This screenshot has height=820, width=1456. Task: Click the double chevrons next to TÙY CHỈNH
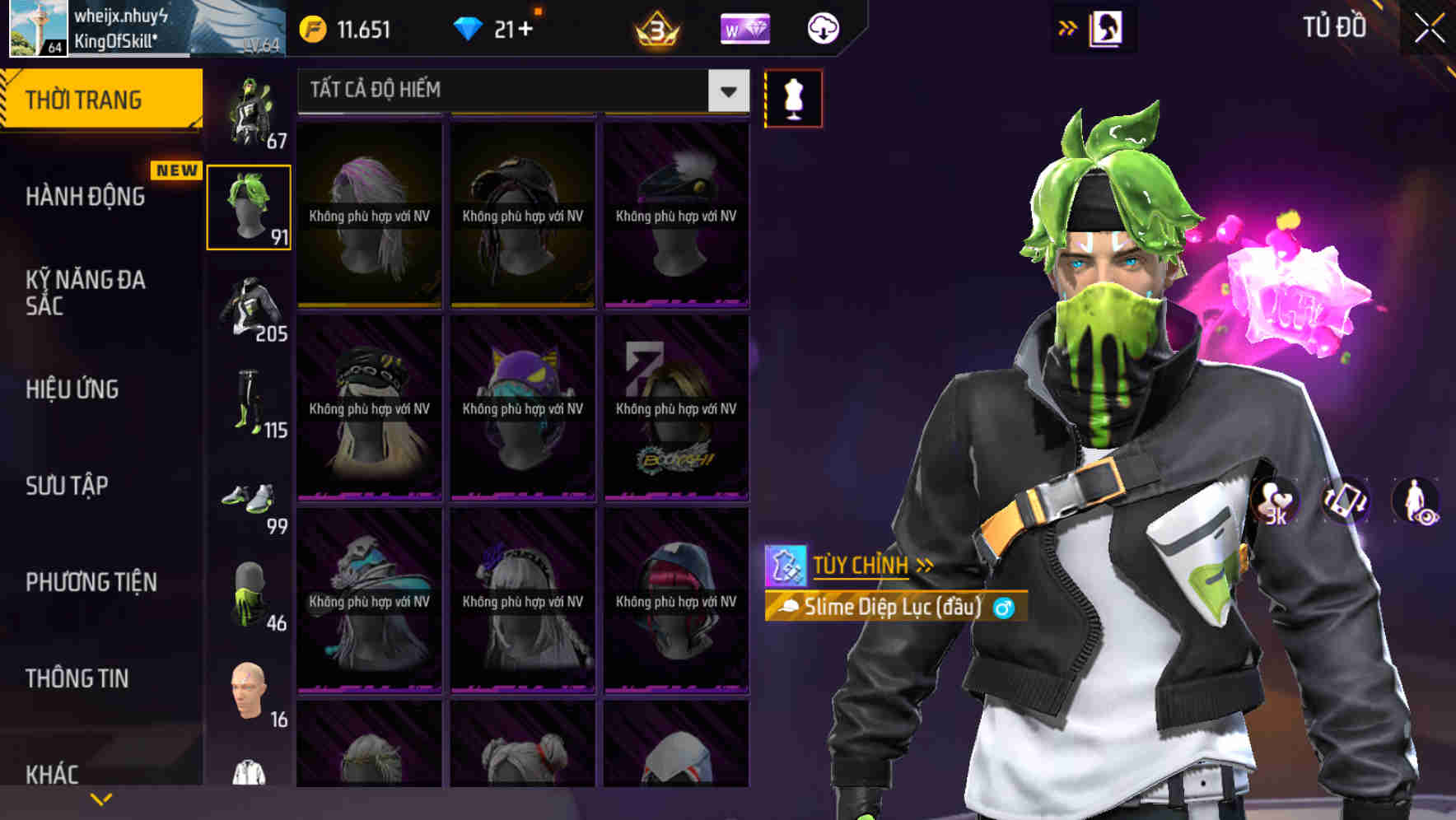click(924, 565)
